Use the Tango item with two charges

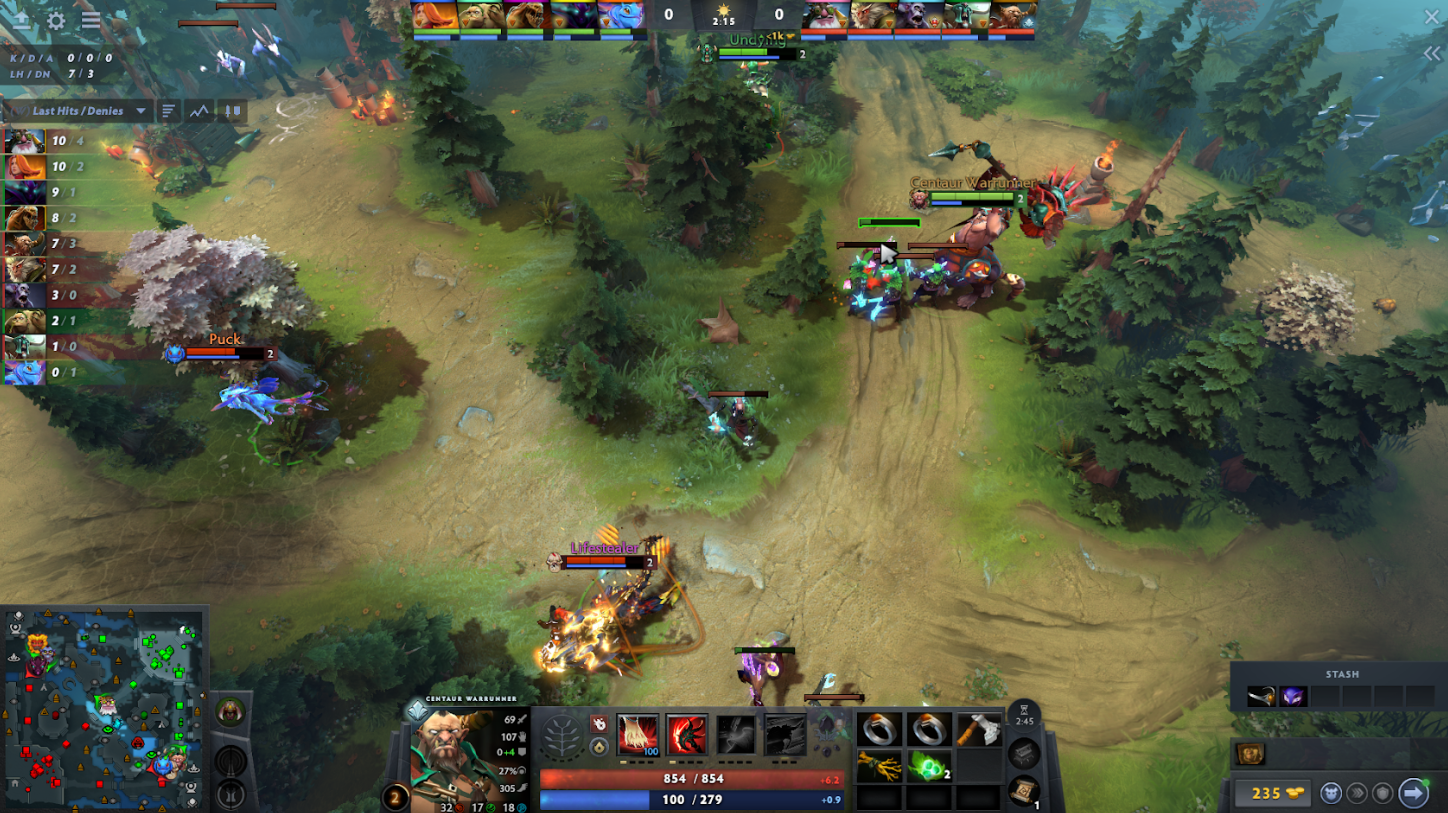[929, 766]
